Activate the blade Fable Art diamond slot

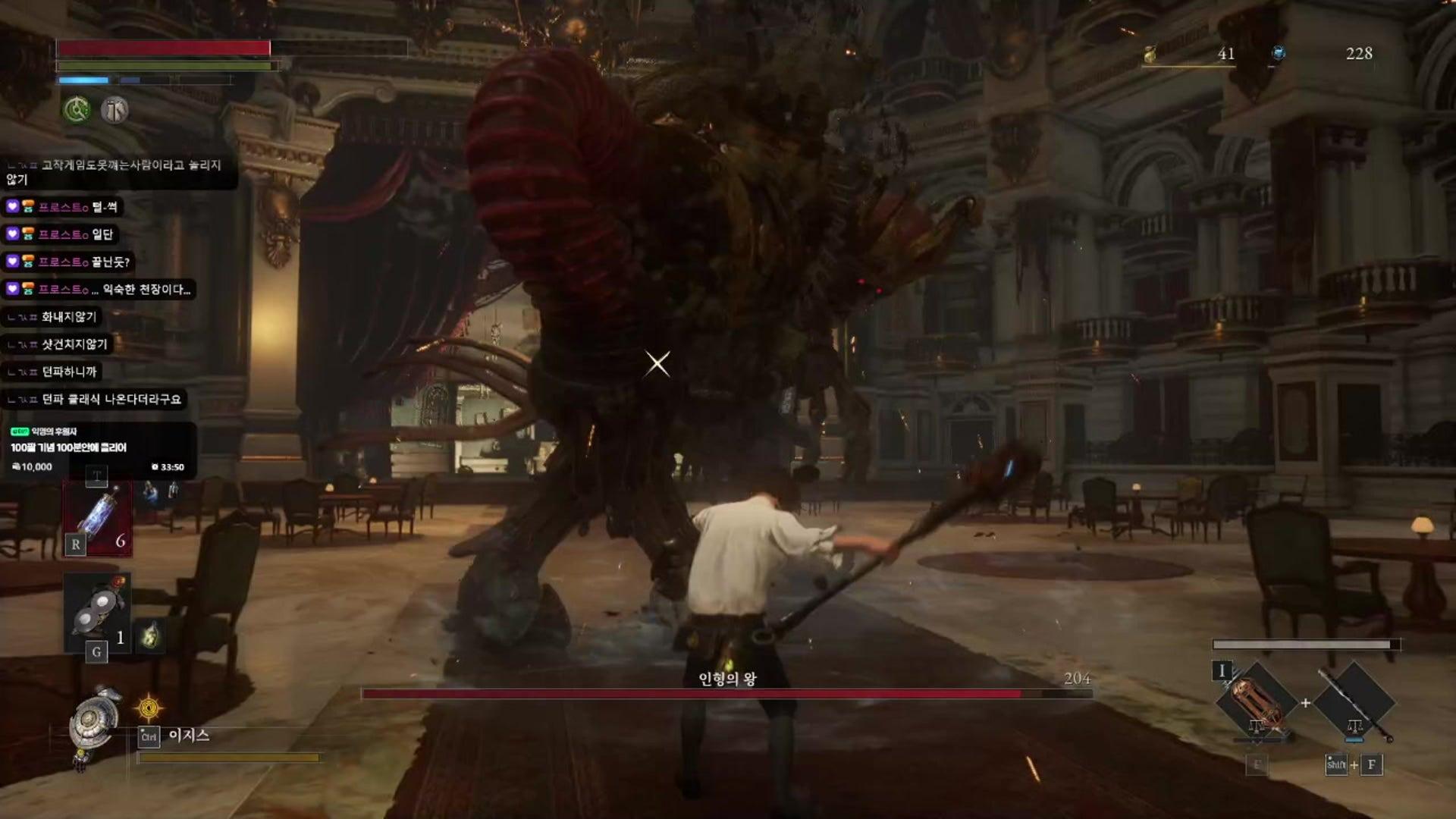point(1256,702)
